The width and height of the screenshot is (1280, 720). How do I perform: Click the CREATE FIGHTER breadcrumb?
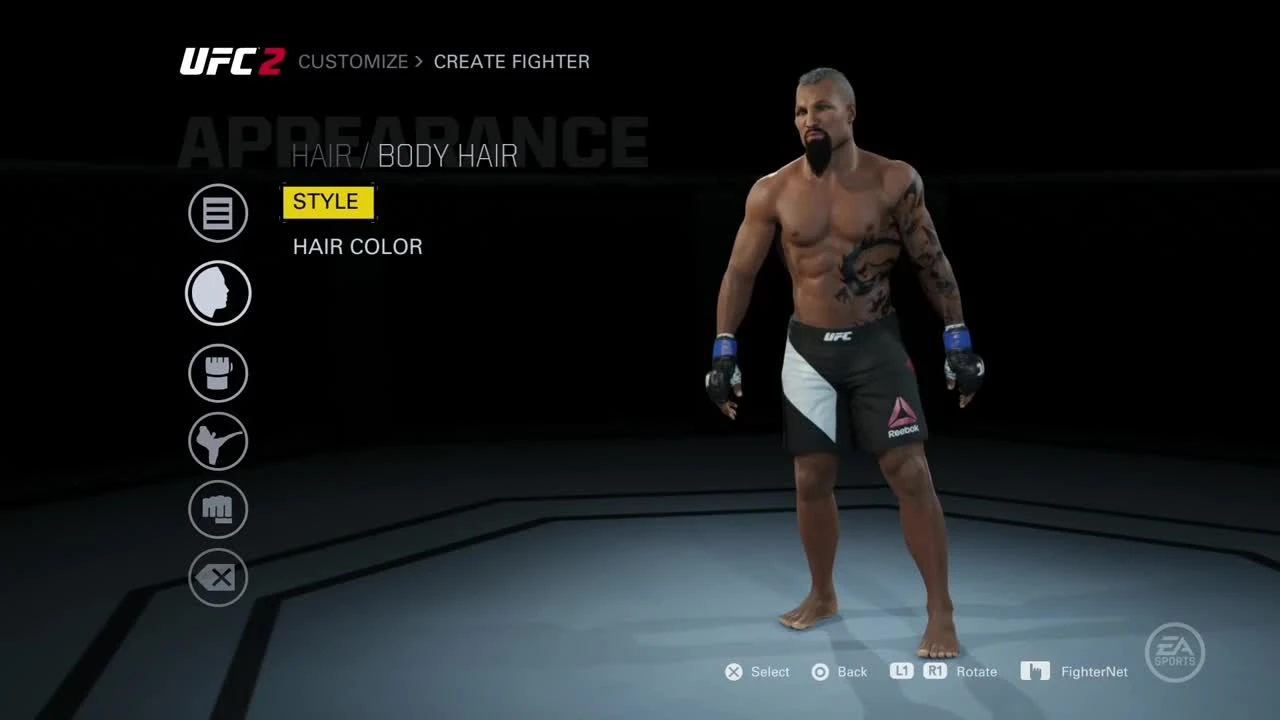pyautogui.click(x=512, y=61)
